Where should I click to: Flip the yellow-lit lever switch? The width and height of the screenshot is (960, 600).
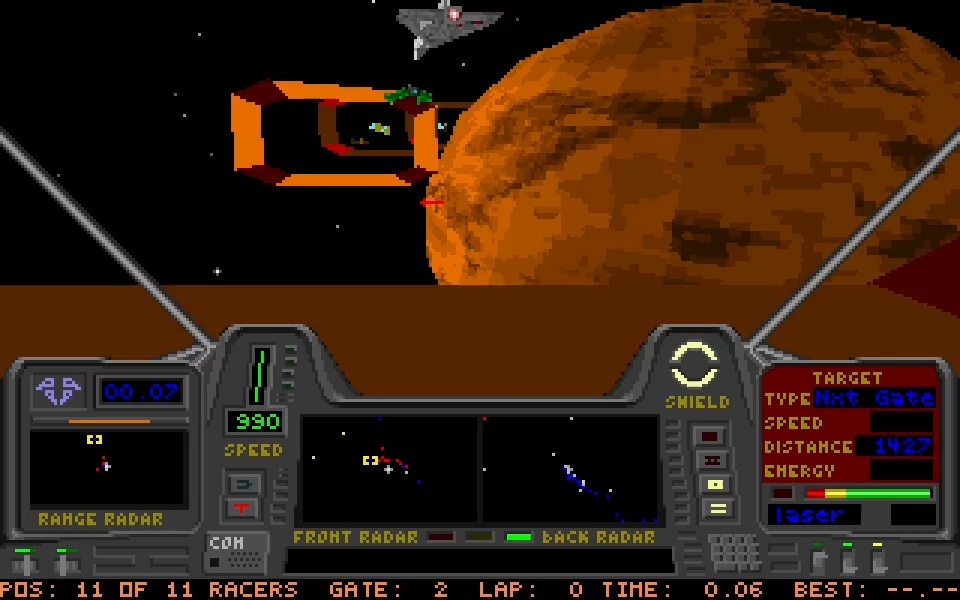pyautogui.click(x=878, y=558)
